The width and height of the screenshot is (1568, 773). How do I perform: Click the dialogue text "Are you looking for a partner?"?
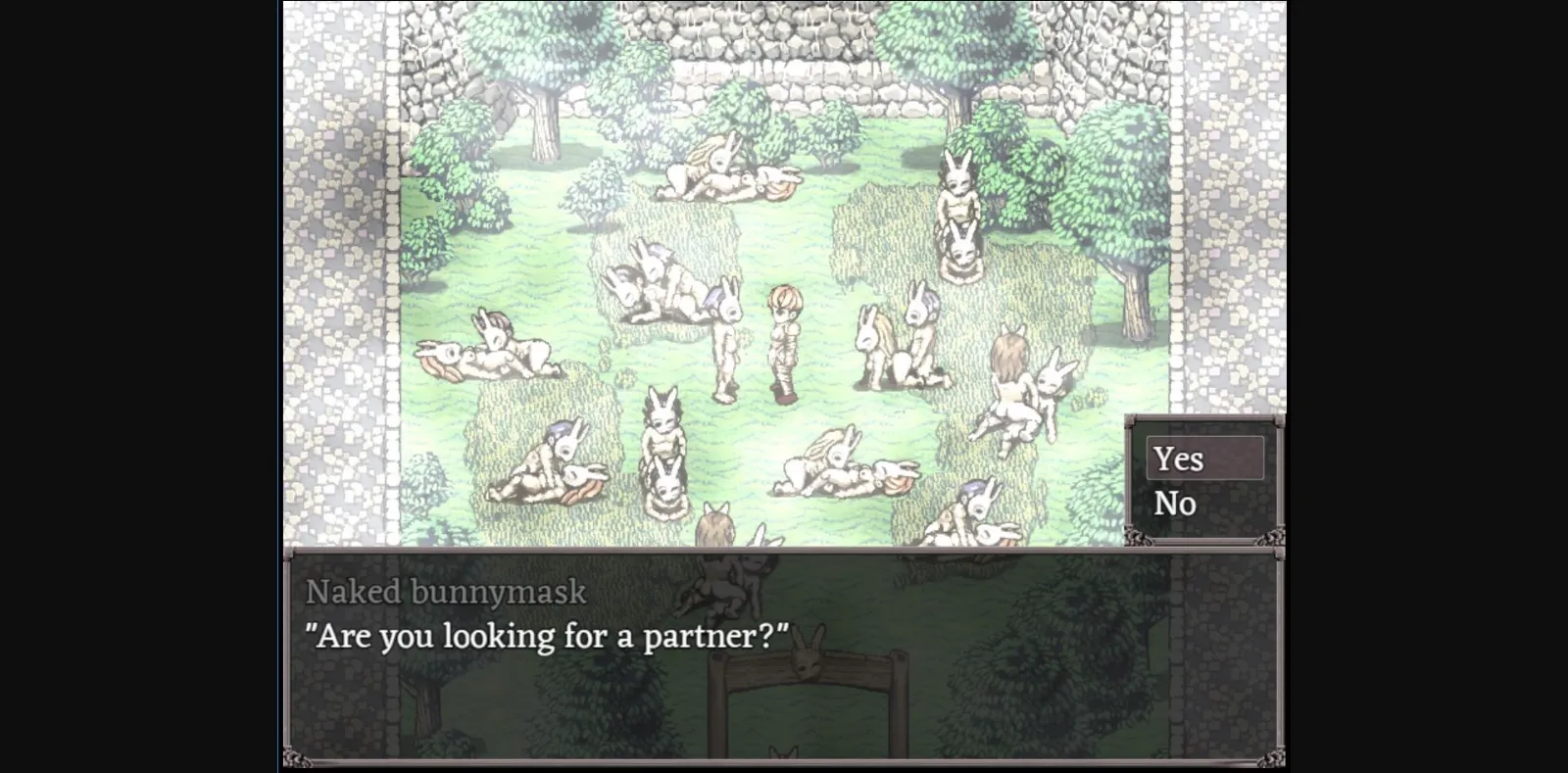(x=549, y=635)
